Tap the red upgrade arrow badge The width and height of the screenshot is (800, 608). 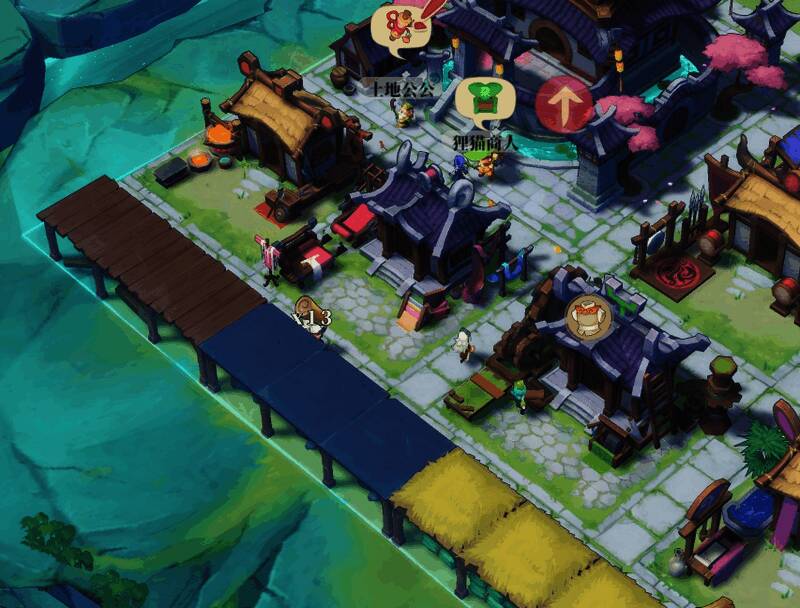coord(565,104)
